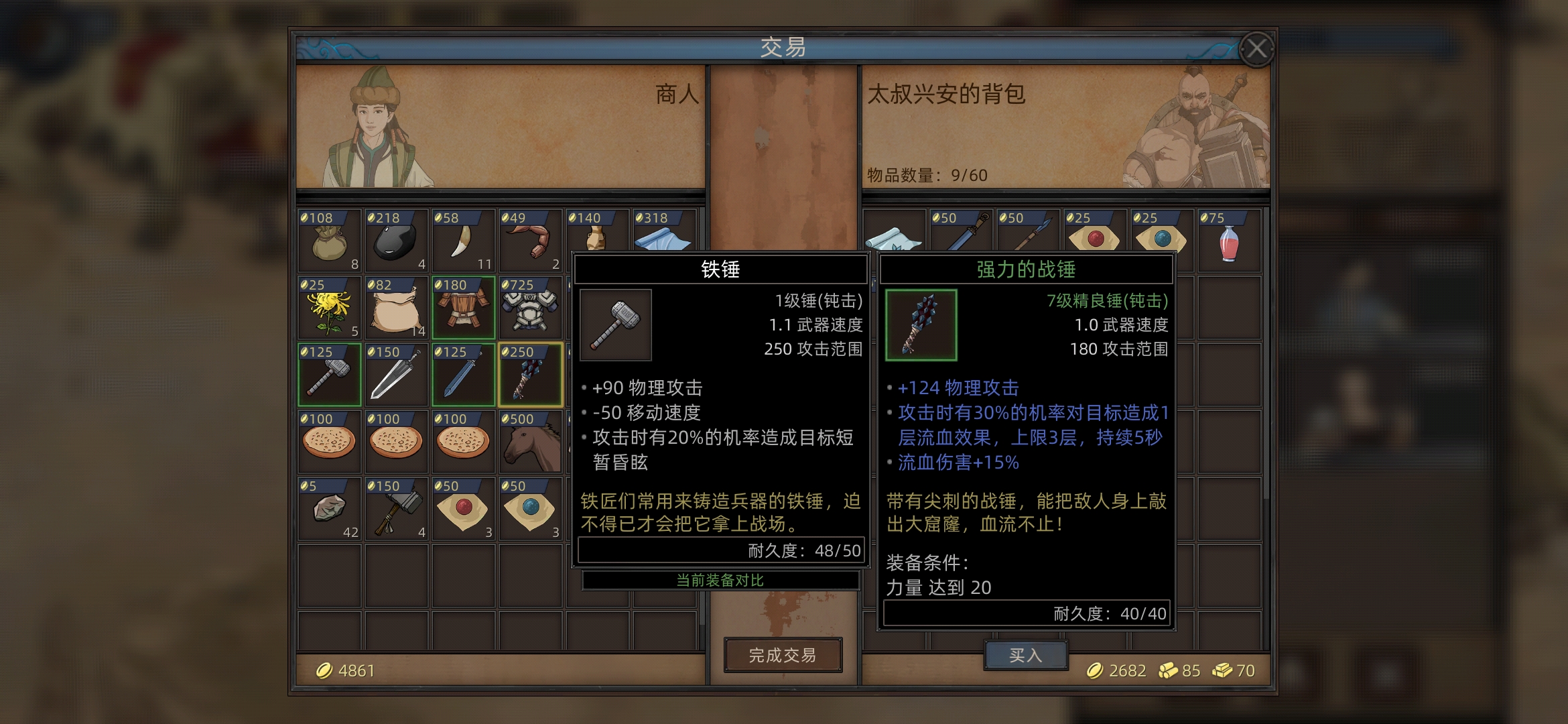Click the yellow chrysanthemum flower slot
The height and width of the screenshot is (724, 1568).
tap(329, 308)
